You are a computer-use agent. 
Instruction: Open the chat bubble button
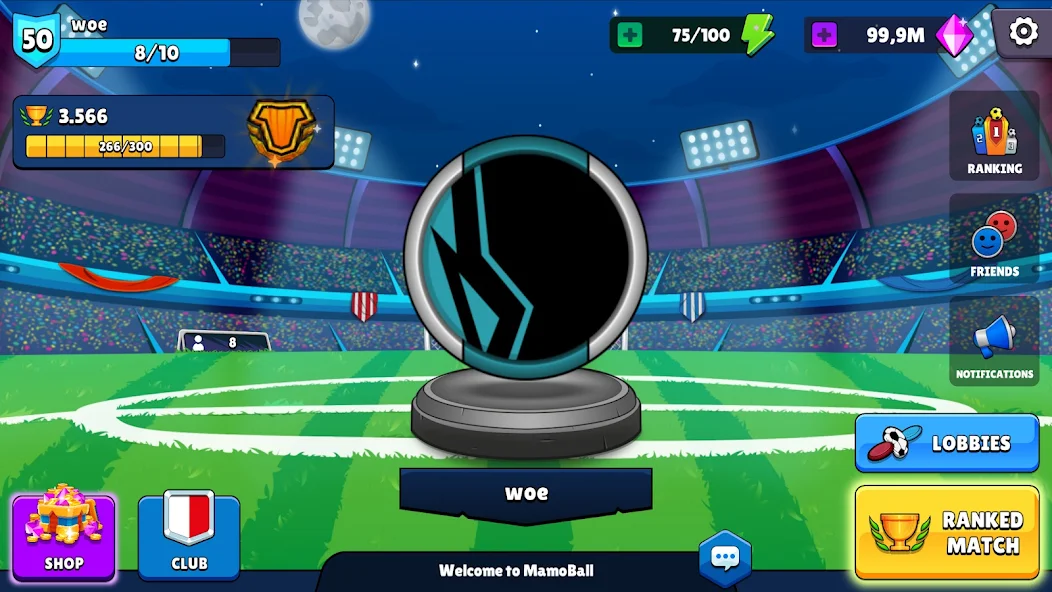(x=724, y=558)
